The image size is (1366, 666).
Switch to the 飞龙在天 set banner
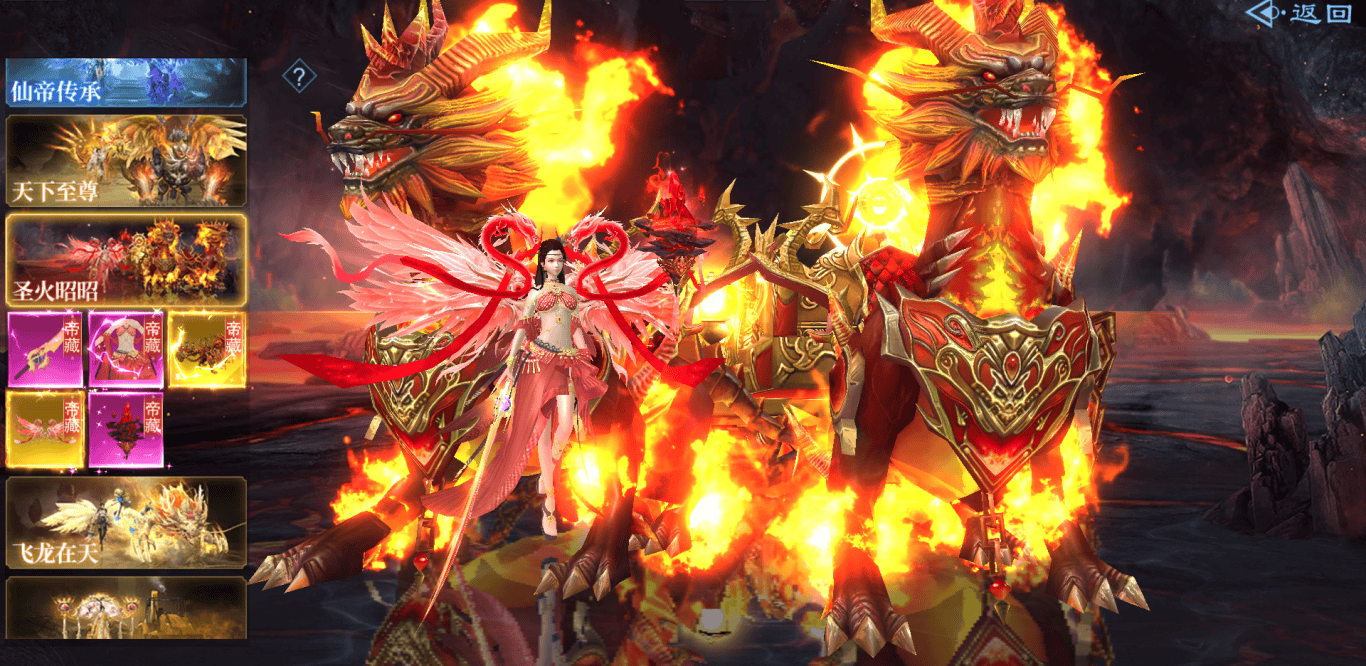pos(126,522)
